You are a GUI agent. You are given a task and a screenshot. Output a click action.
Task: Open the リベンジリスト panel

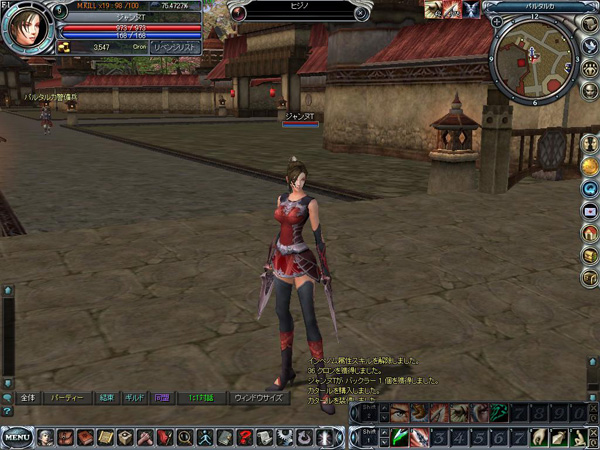[175, 47]
